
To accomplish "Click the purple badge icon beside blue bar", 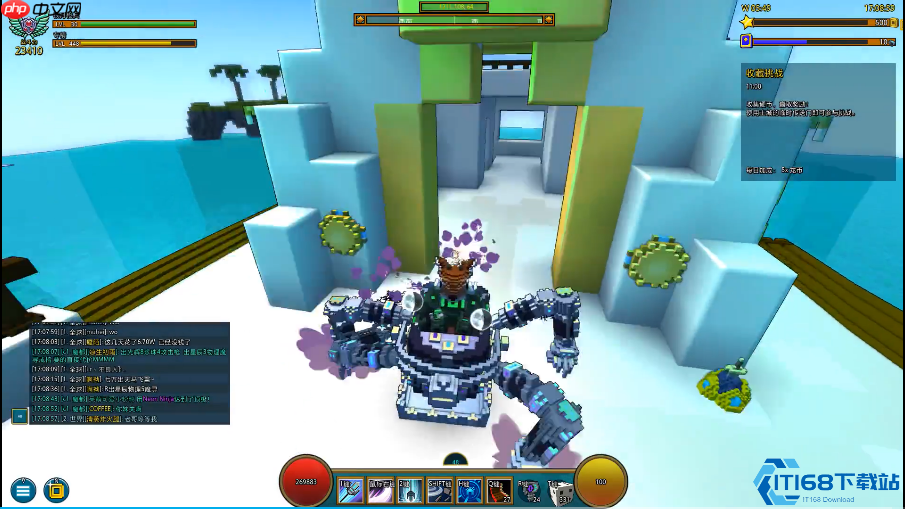I will [x=746, y=41].
